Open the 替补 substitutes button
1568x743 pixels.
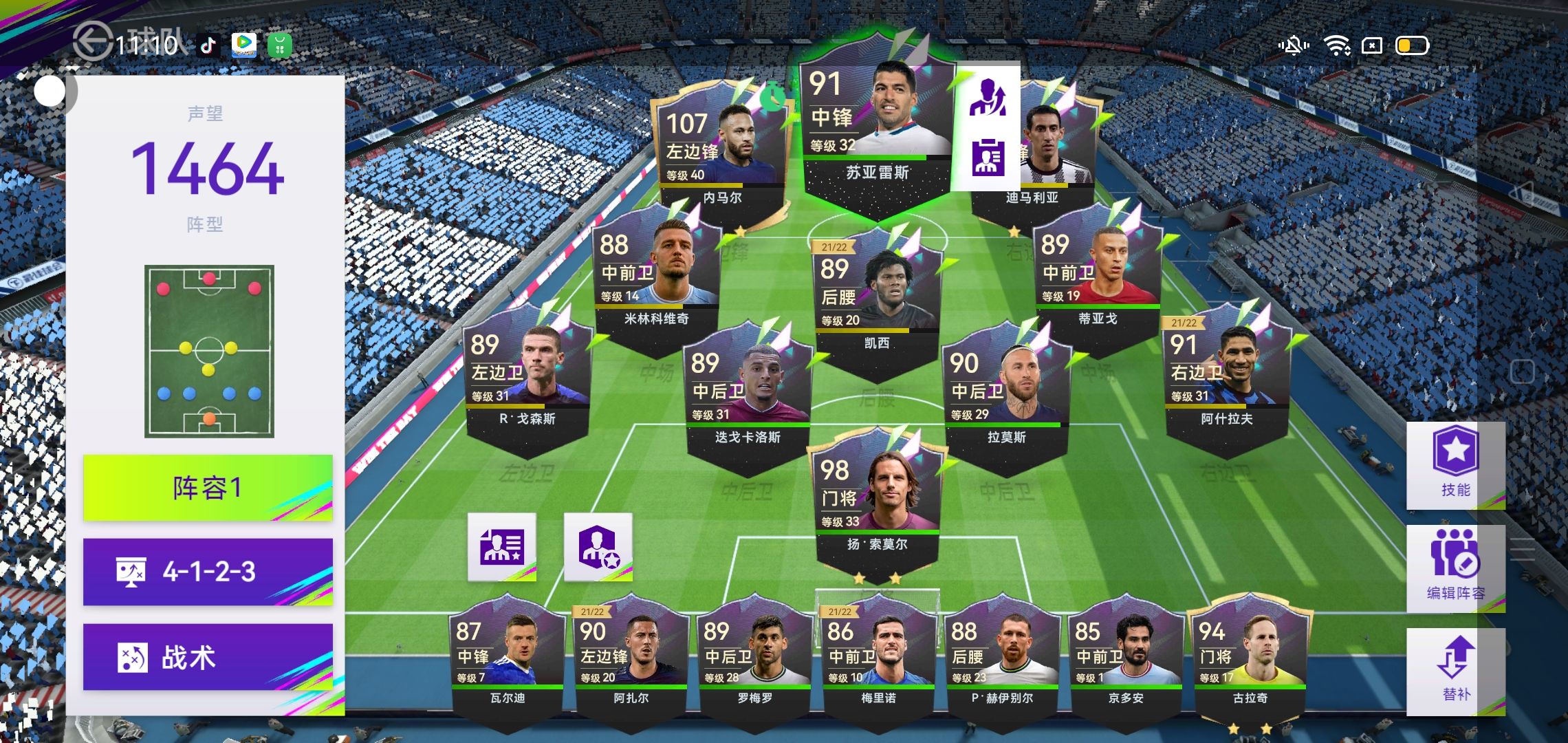coord(1455,669)
